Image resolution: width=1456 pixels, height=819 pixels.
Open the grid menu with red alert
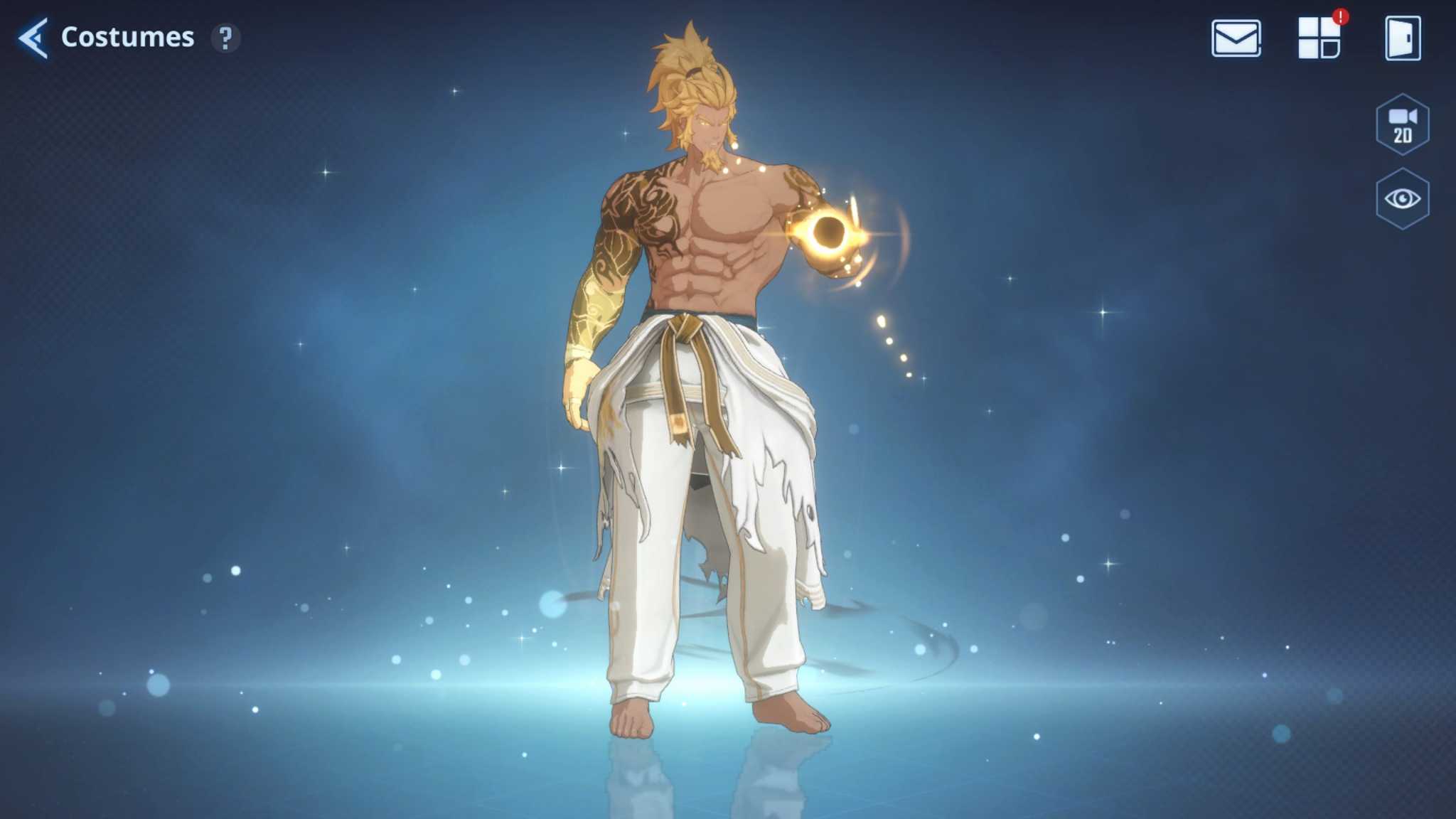tap(1319, 38)
